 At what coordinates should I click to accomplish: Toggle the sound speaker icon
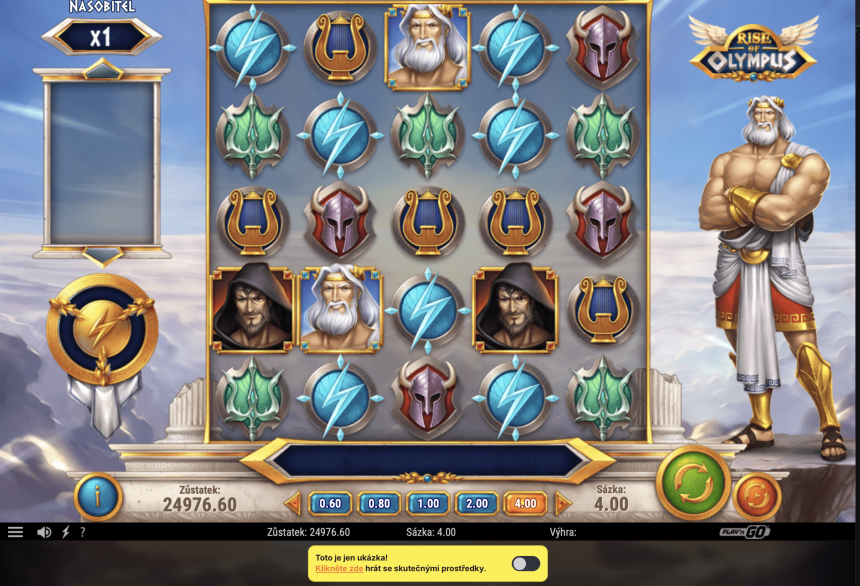[x=44, y=533]
